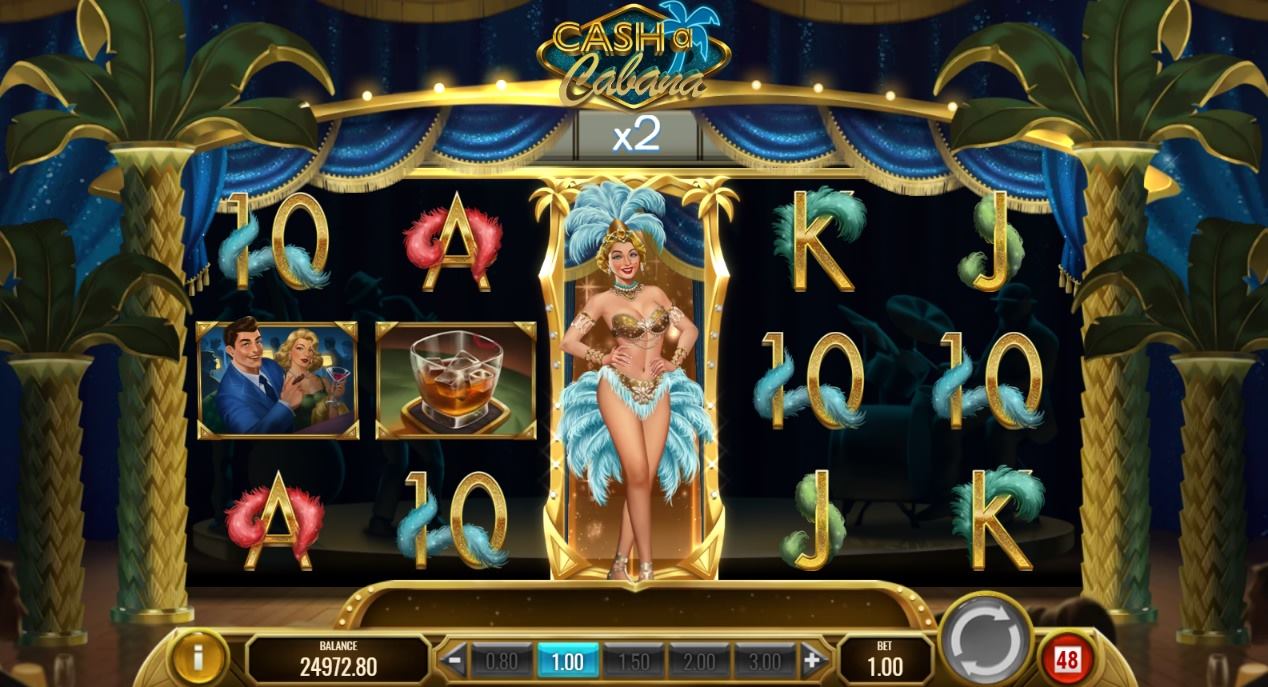The height and width of the screenshot is (687, 1268).
Task: Pick the 2.00 bet option
Action: tap(699, 661)
